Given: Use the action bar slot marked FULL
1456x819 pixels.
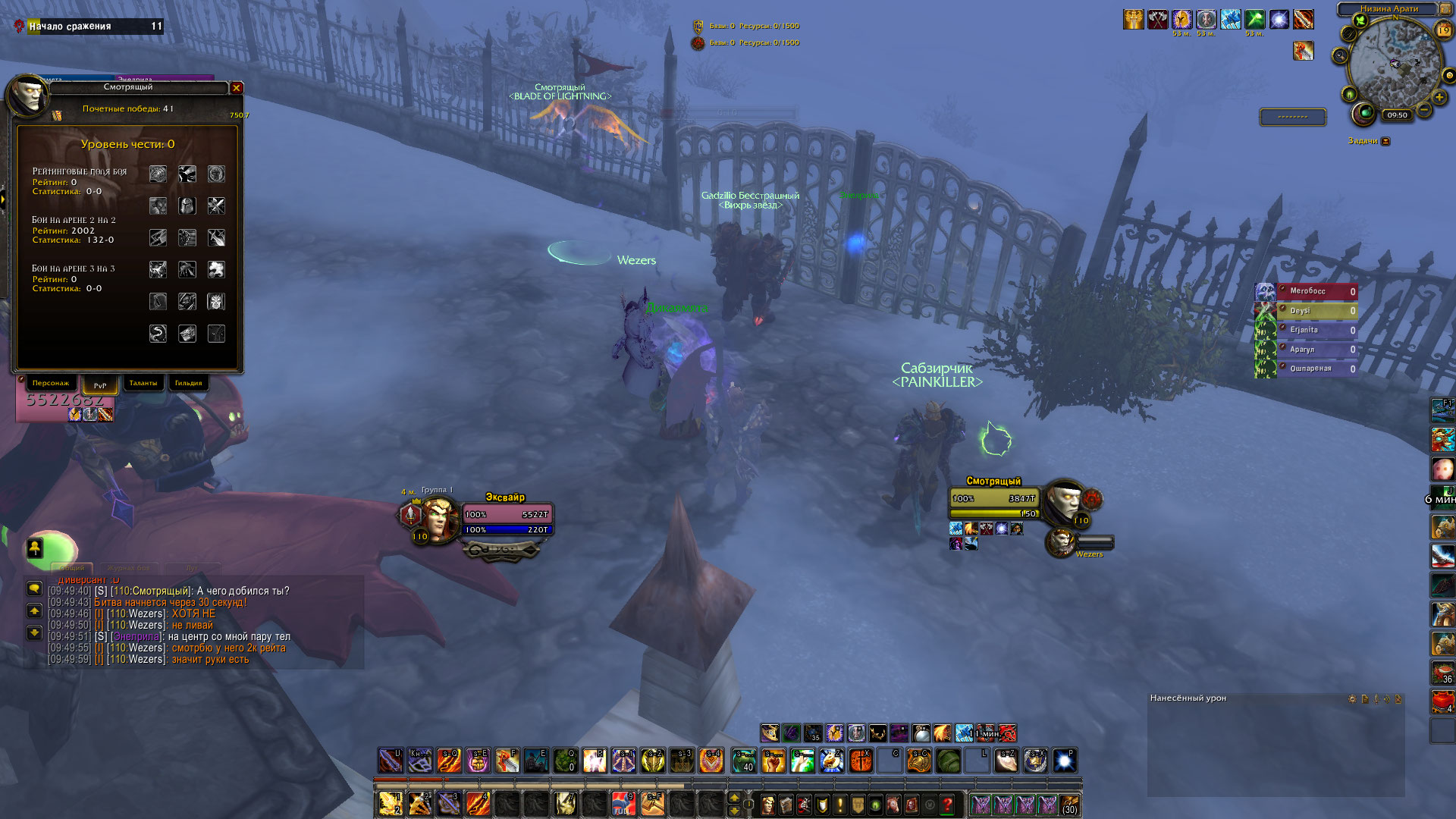Looking at the screenshot, I should click(x=623, y=803).
